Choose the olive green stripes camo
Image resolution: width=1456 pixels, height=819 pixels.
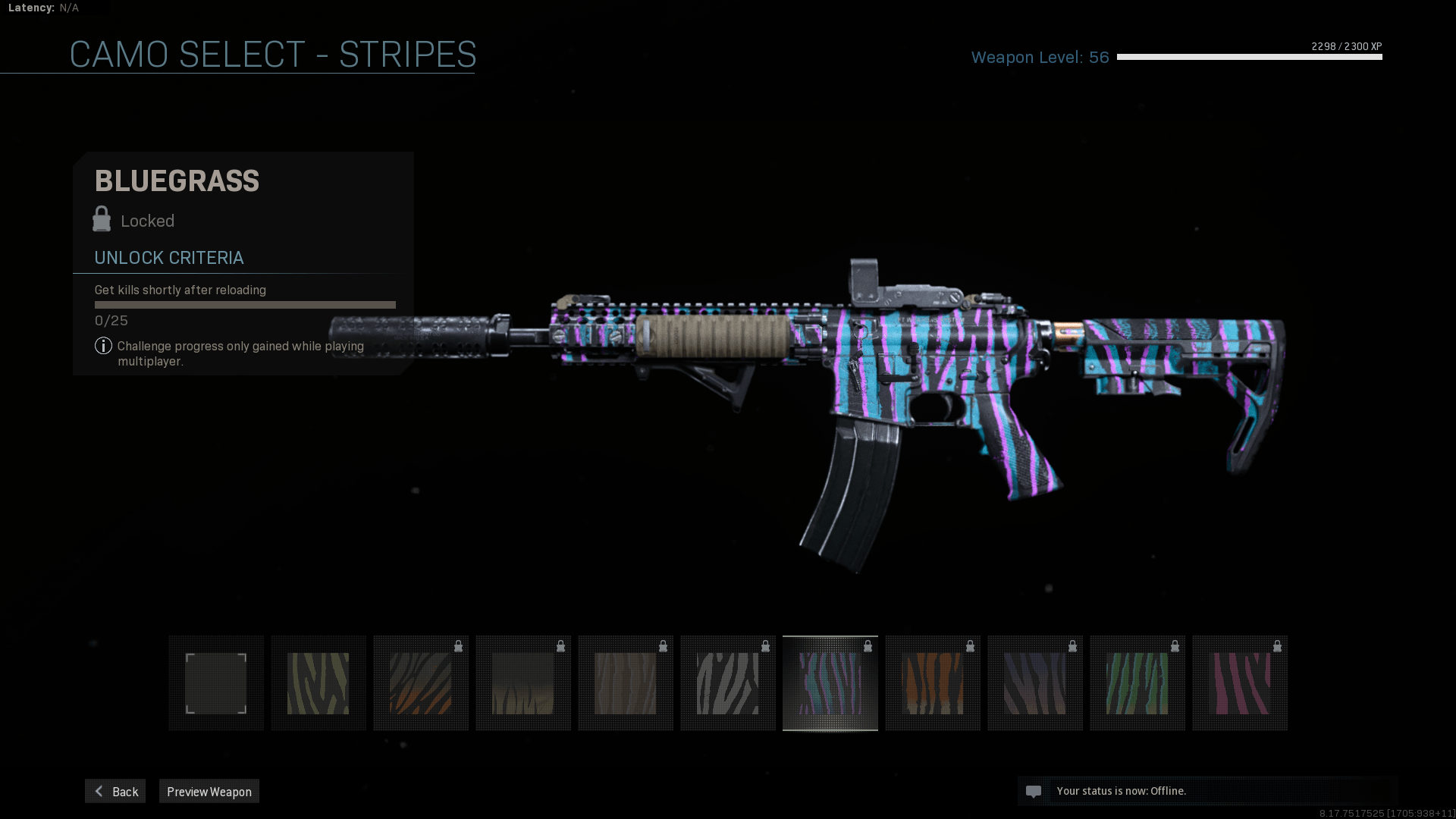pyautogui.click(x=318, y=683)
